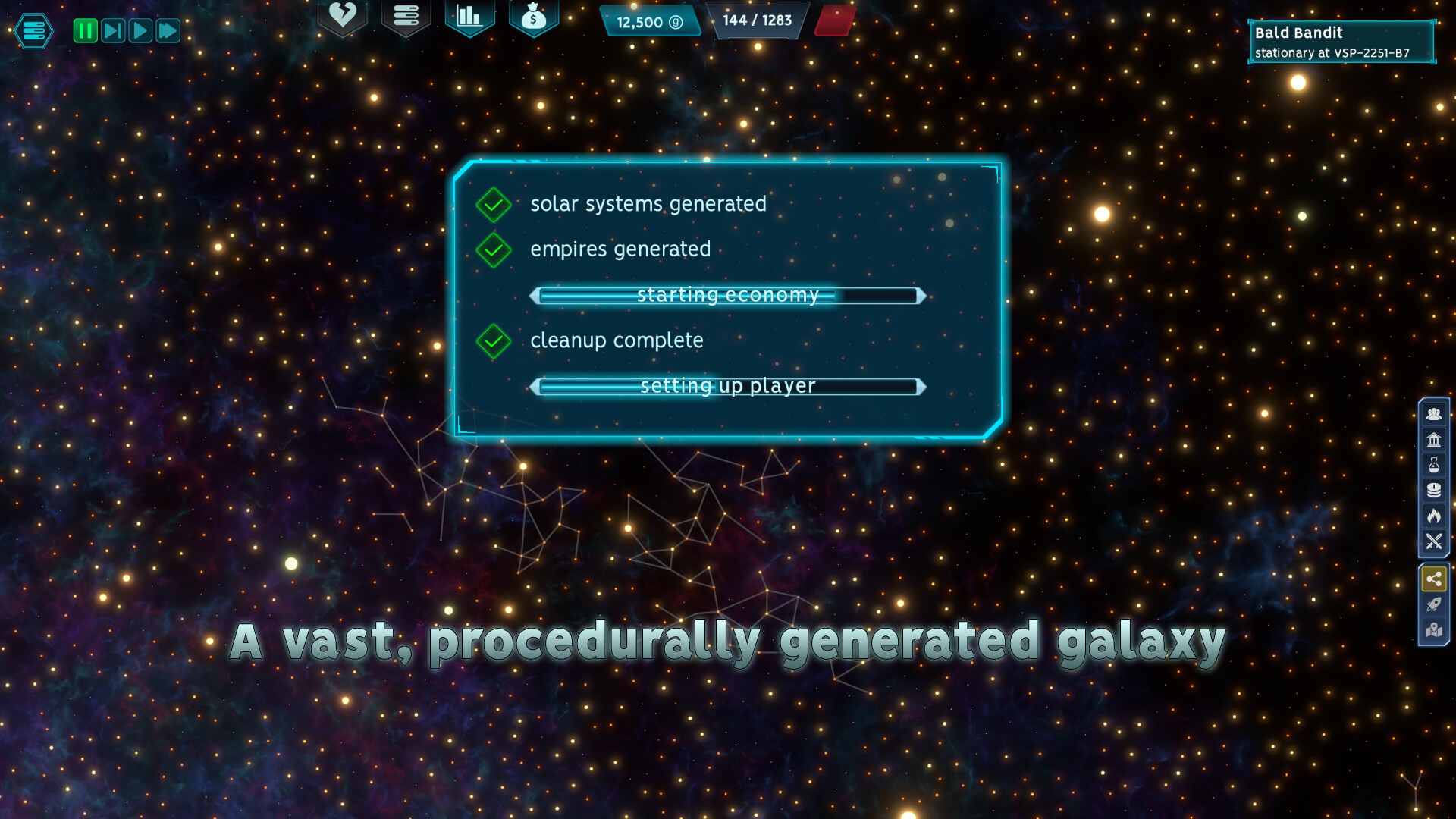Viewport: 1456px width, 819px height.
Task: Click the empires generated checkmark
Action: (494, 249)
